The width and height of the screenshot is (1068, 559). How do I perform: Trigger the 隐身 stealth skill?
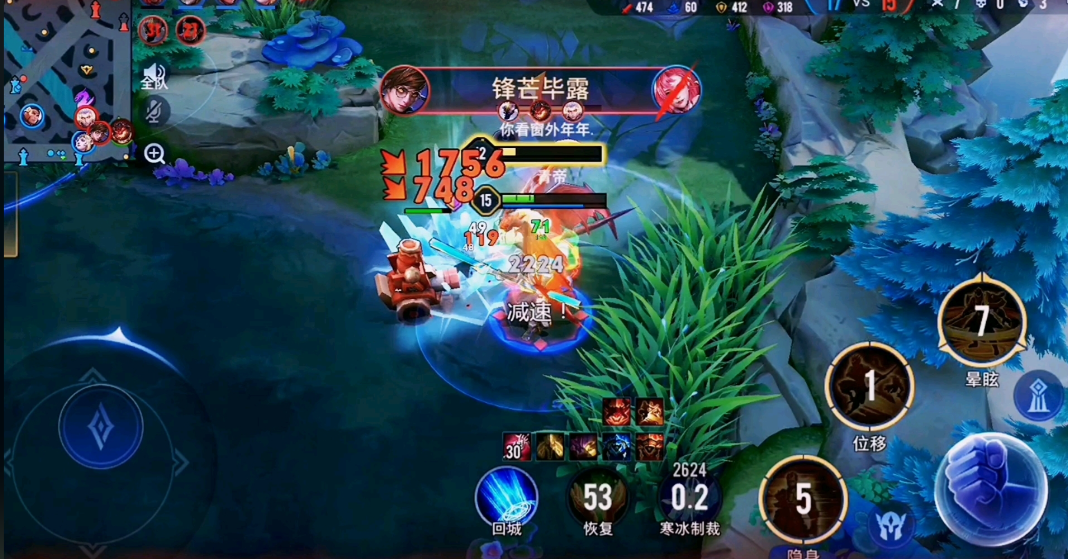(x=803, y=499)
